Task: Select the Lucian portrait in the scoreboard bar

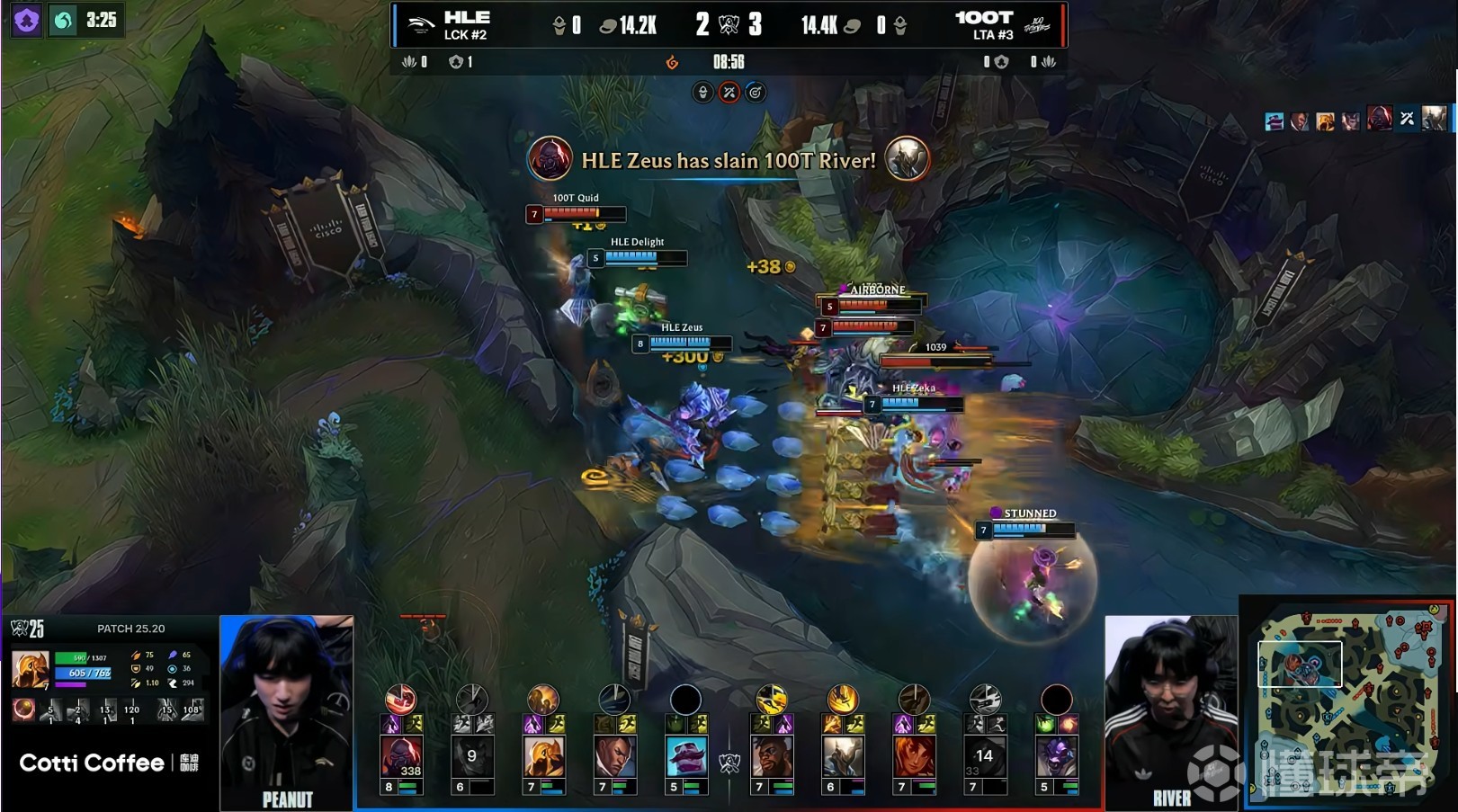Action: (614, 757)
